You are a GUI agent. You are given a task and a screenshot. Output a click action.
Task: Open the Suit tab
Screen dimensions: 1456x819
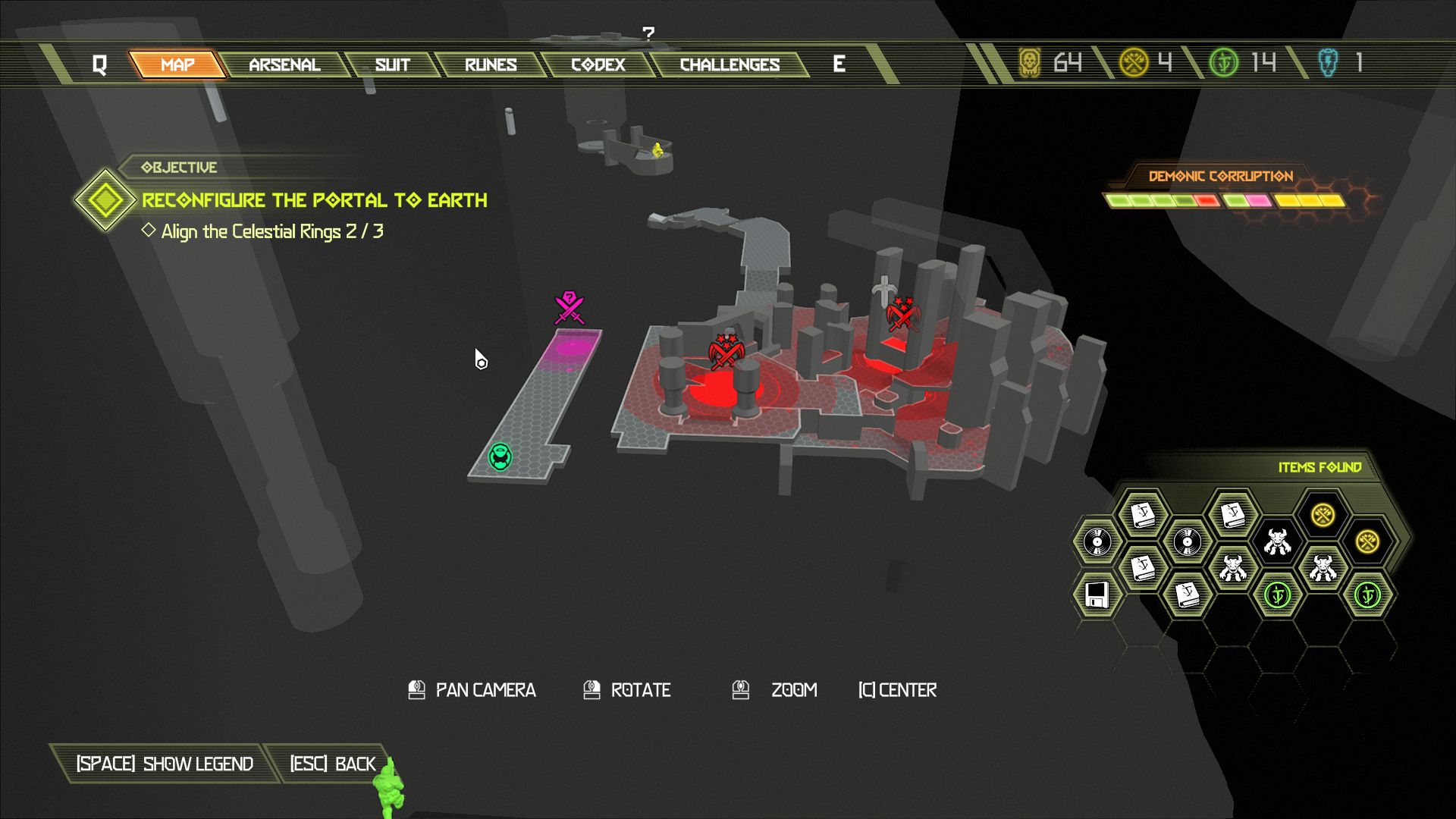coord(392,64)
